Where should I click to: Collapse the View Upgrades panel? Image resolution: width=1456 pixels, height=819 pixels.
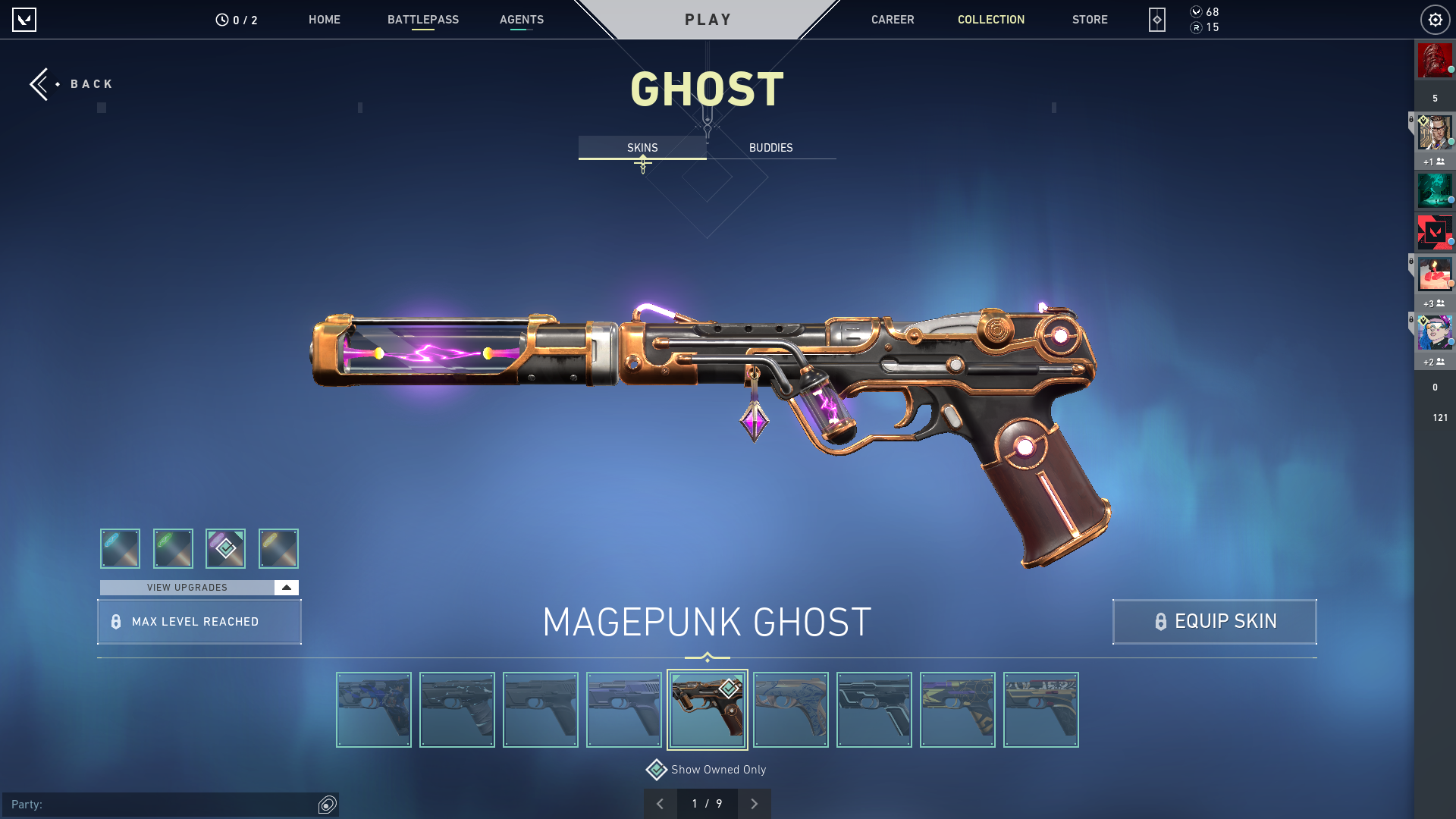click(x=286, y=587)
